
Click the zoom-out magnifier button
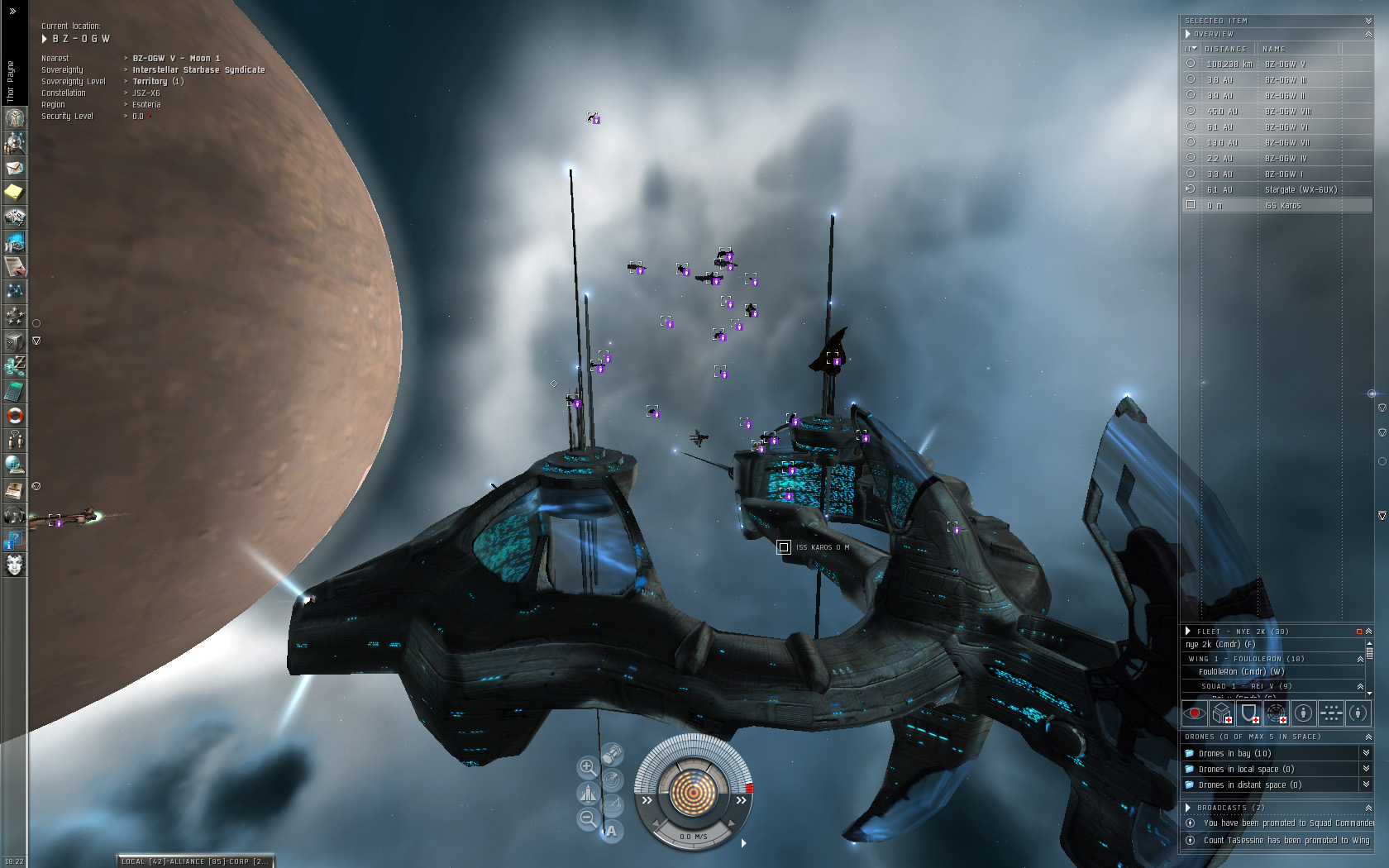(588, 818)
